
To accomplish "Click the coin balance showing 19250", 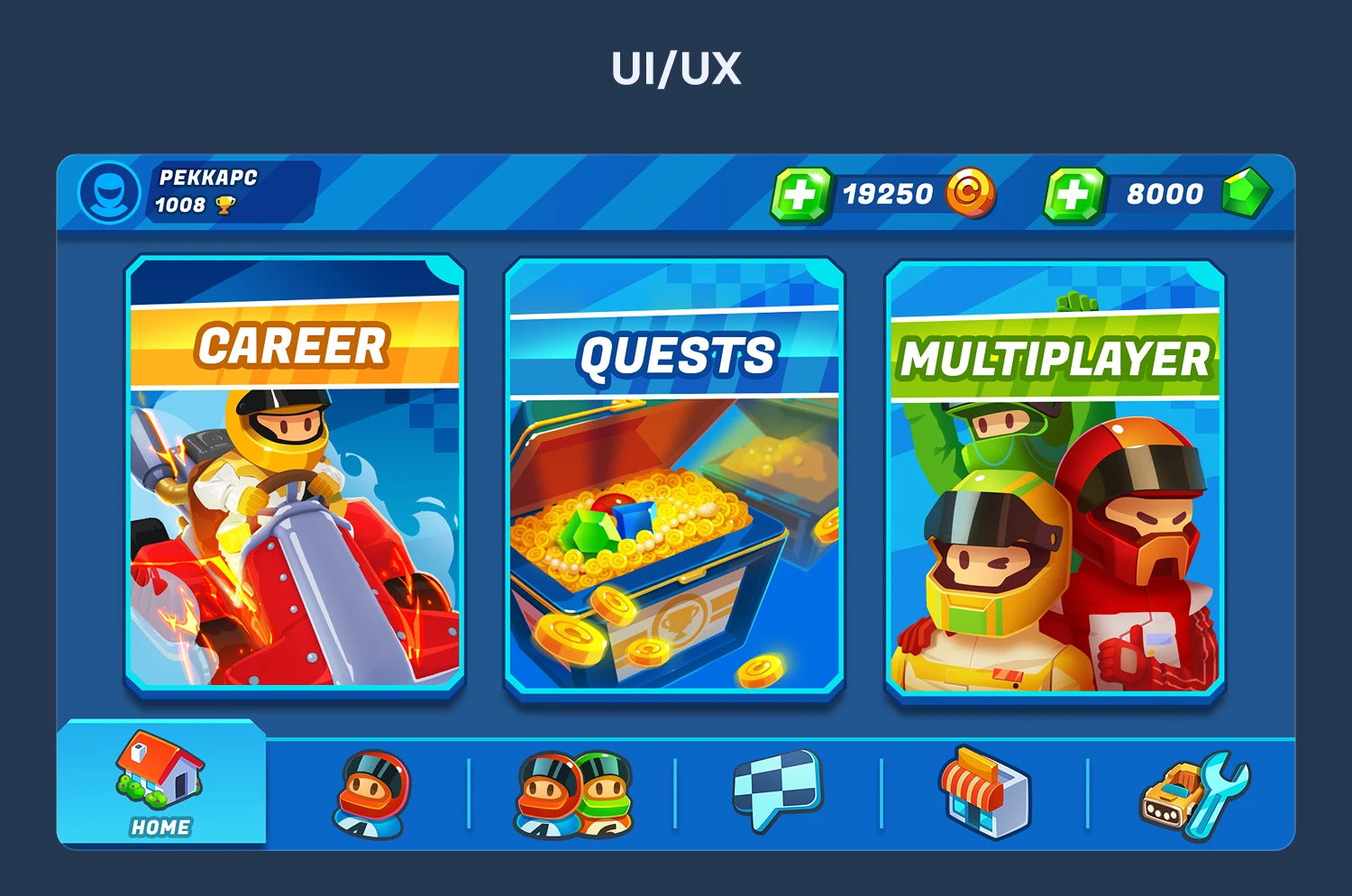I will pos(888,193).
